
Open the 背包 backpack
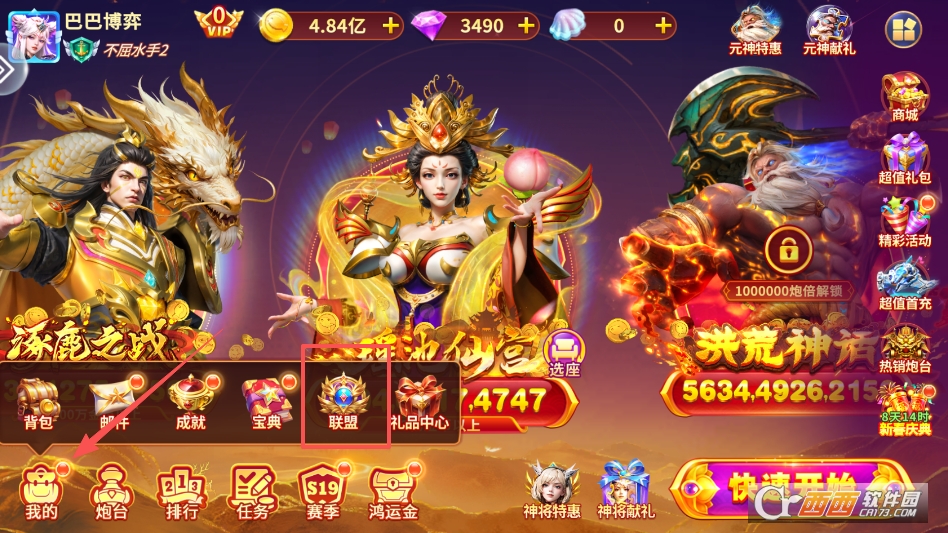40,403
